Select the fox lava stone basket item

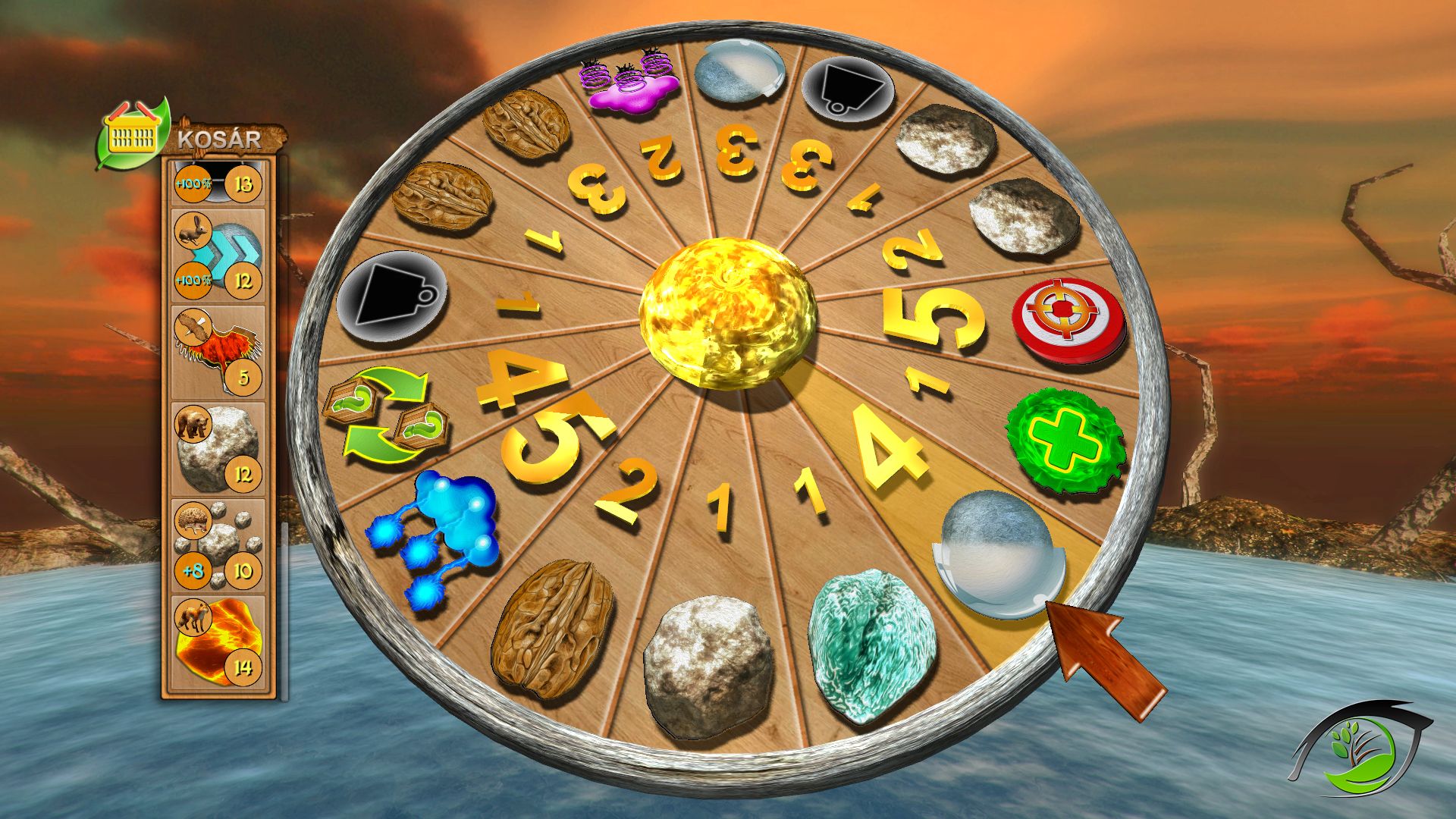click(x=218, y=642)
